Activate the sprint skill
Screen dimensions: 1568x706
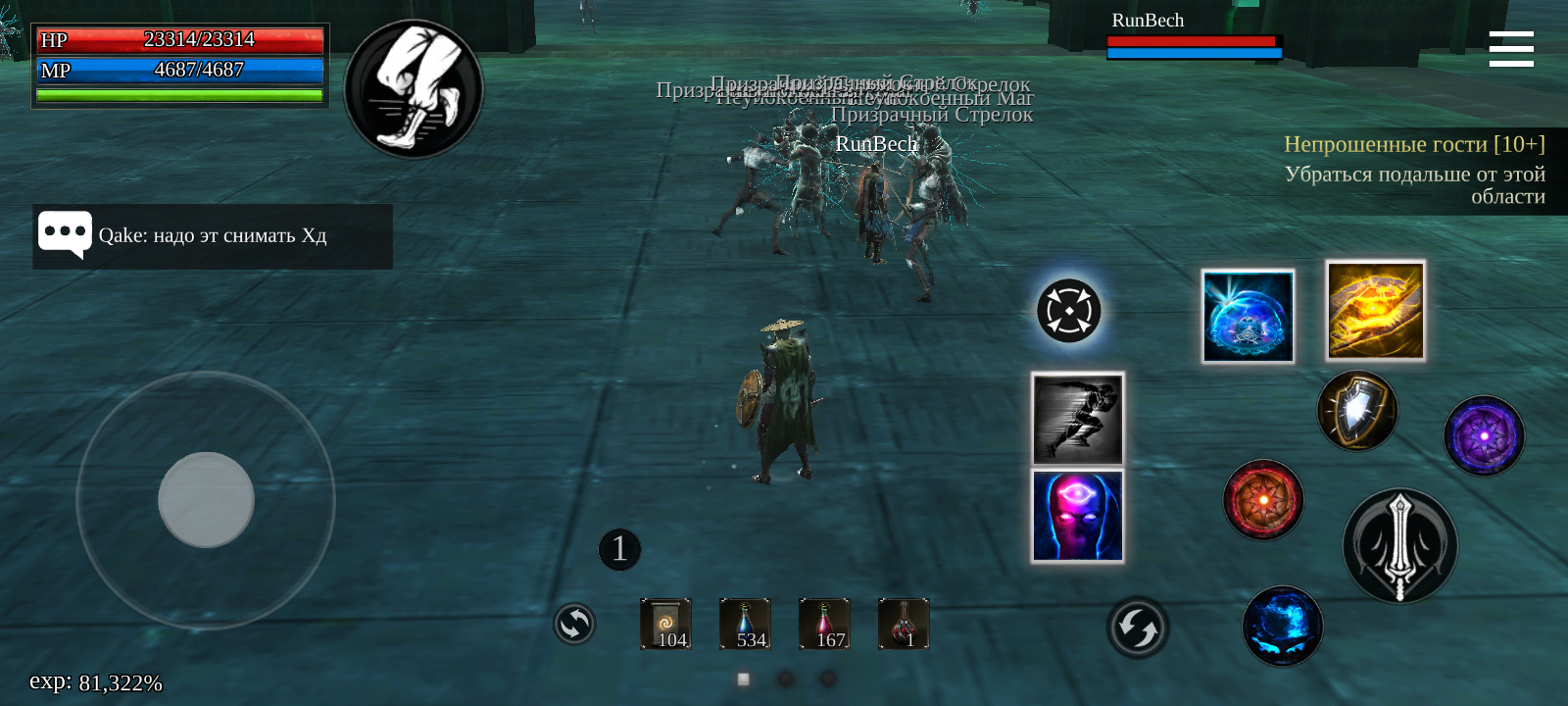click(1077, 419)
